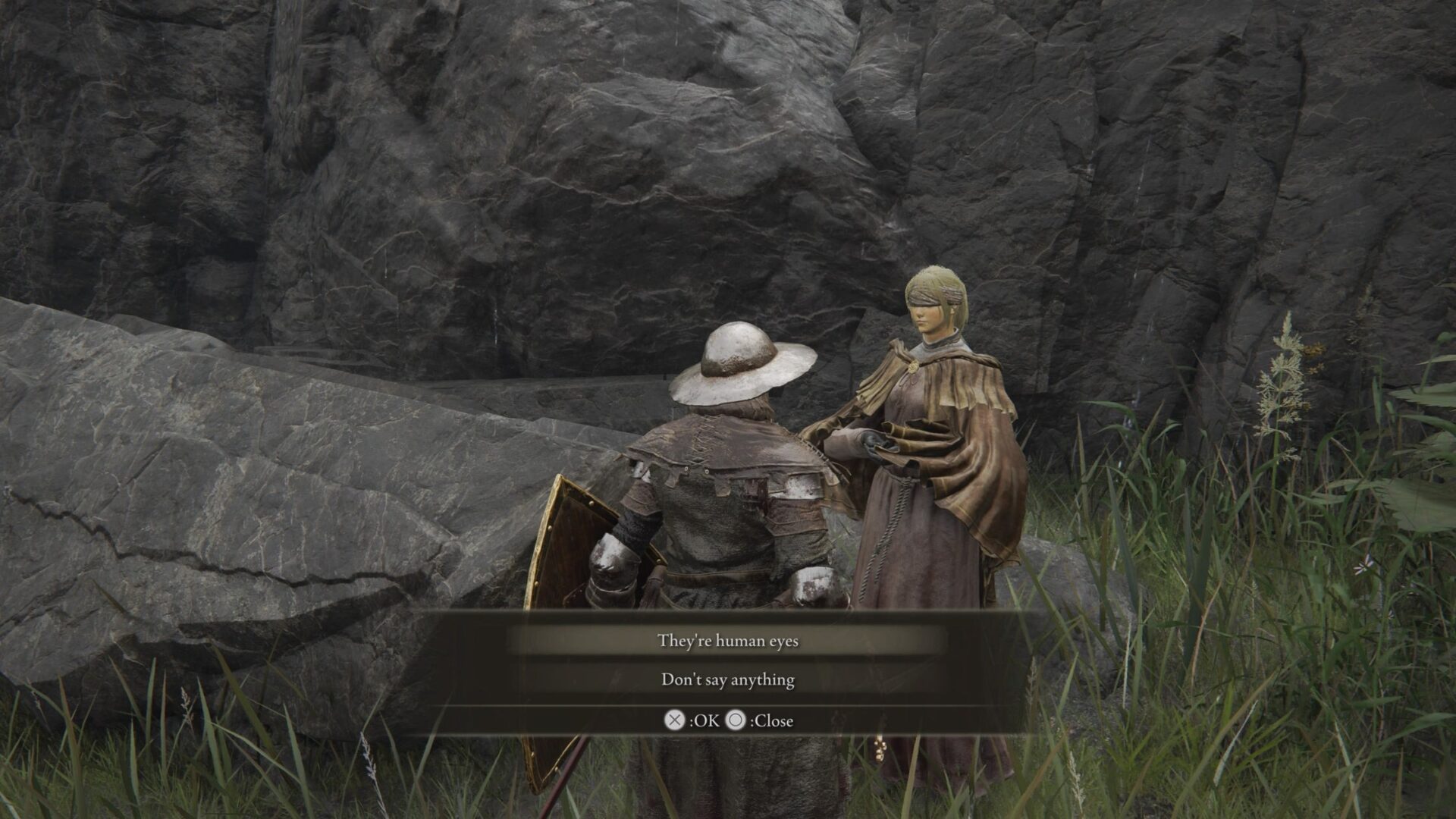Choose the "They're human eyes" reply

tap(727, 641)
